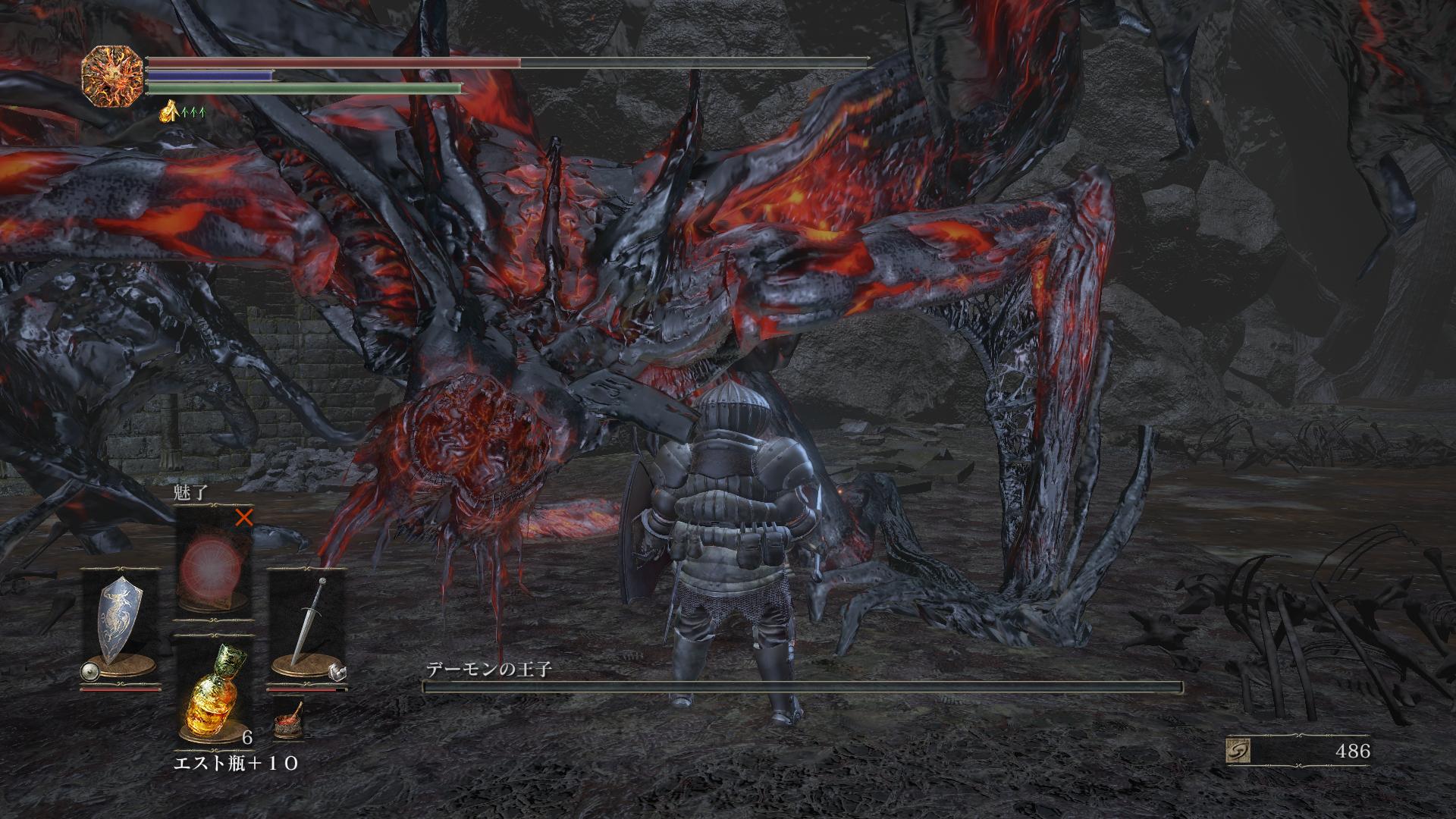1456x819 pixels.
Task: Click the X marker on the attunement slot
Action: pos(245,519)
